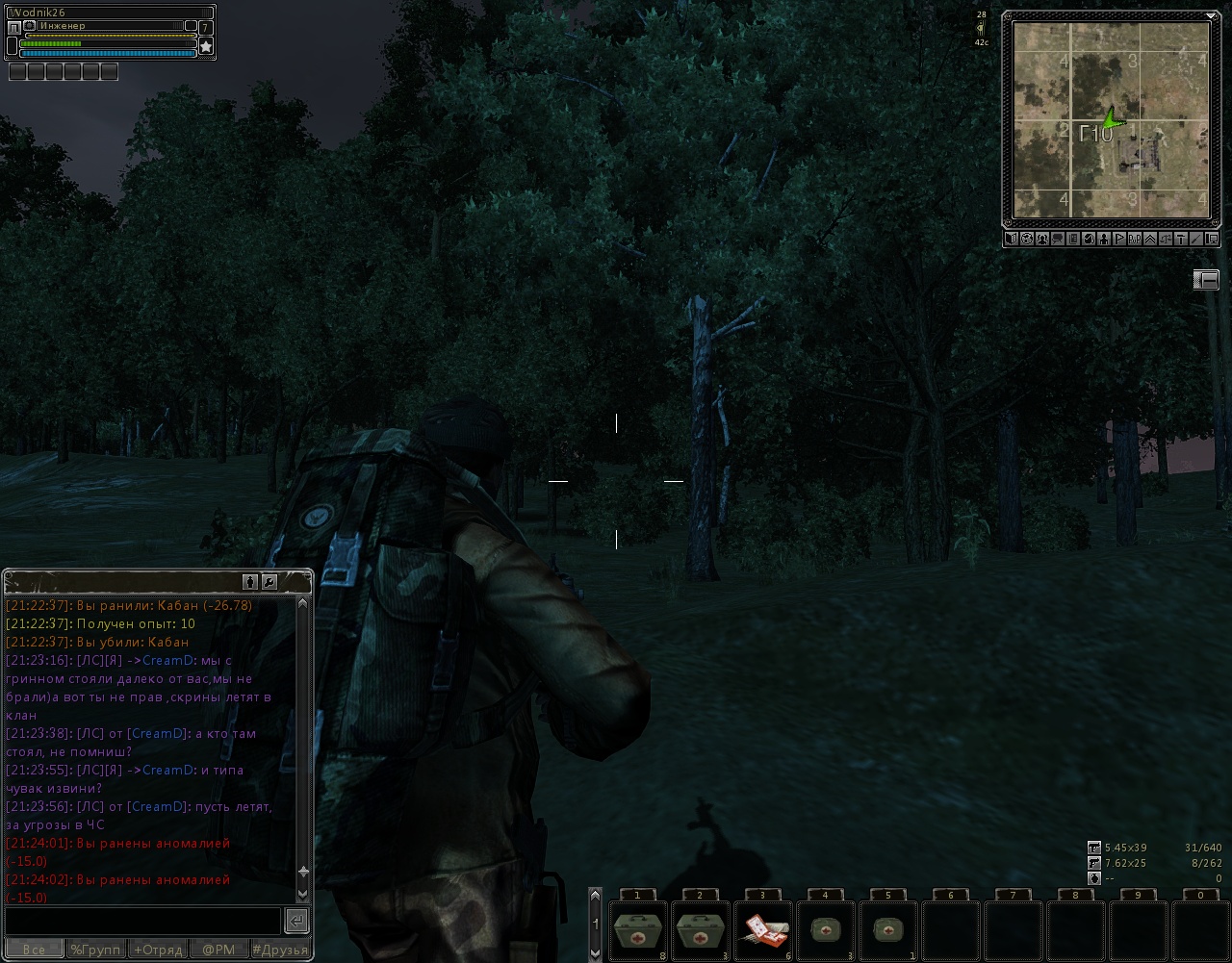Switch to the "@PM" chat tab
The width and height of the screenshot is (1232, 963).
[x=218, y=950]
